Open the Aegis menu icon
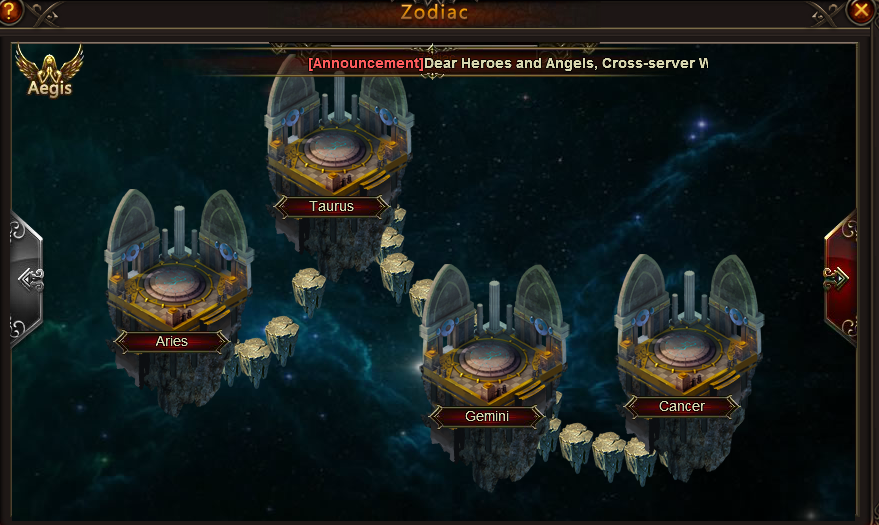Image resolution: width=879 pixels, height=525 pixels. click(x=49, y=70)
